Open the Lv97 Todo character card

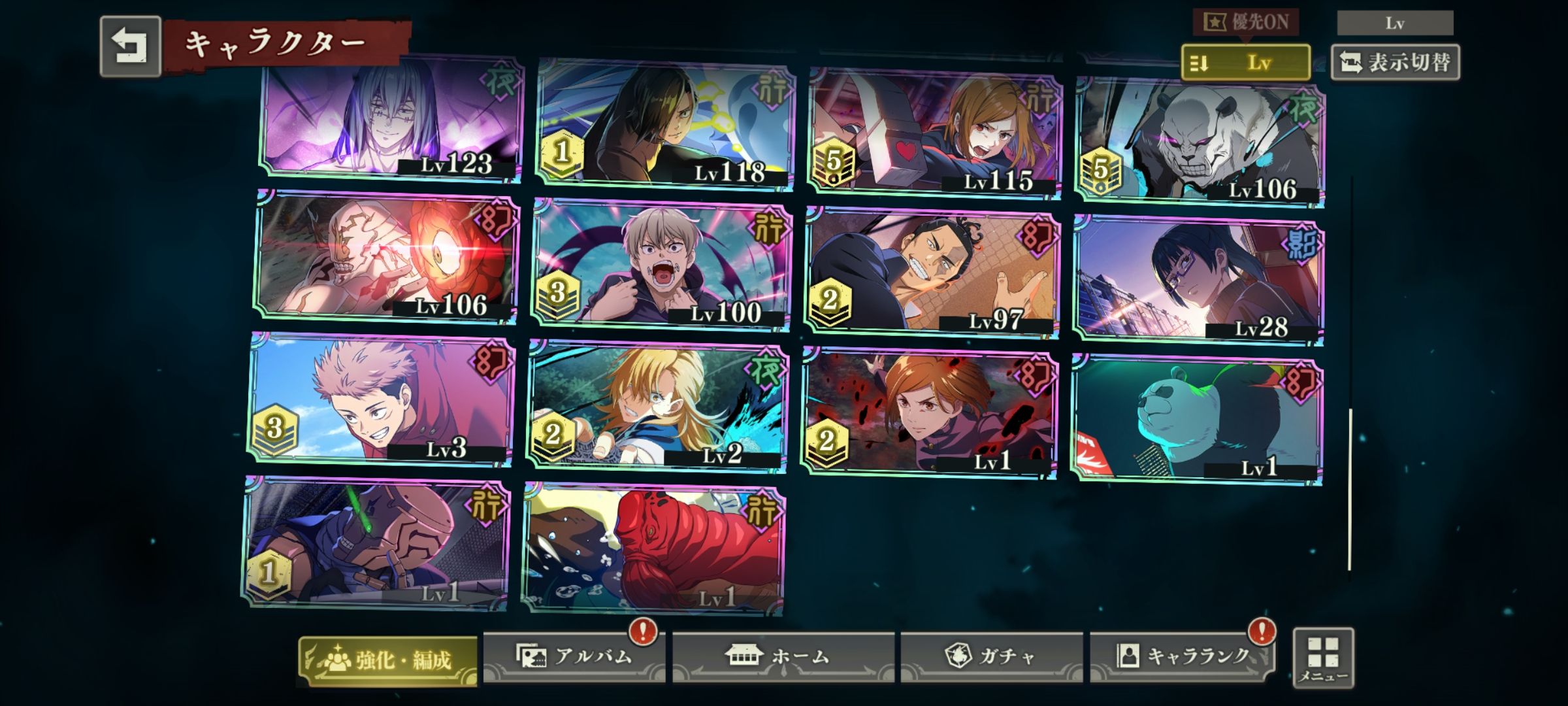(x=933, y=271)
